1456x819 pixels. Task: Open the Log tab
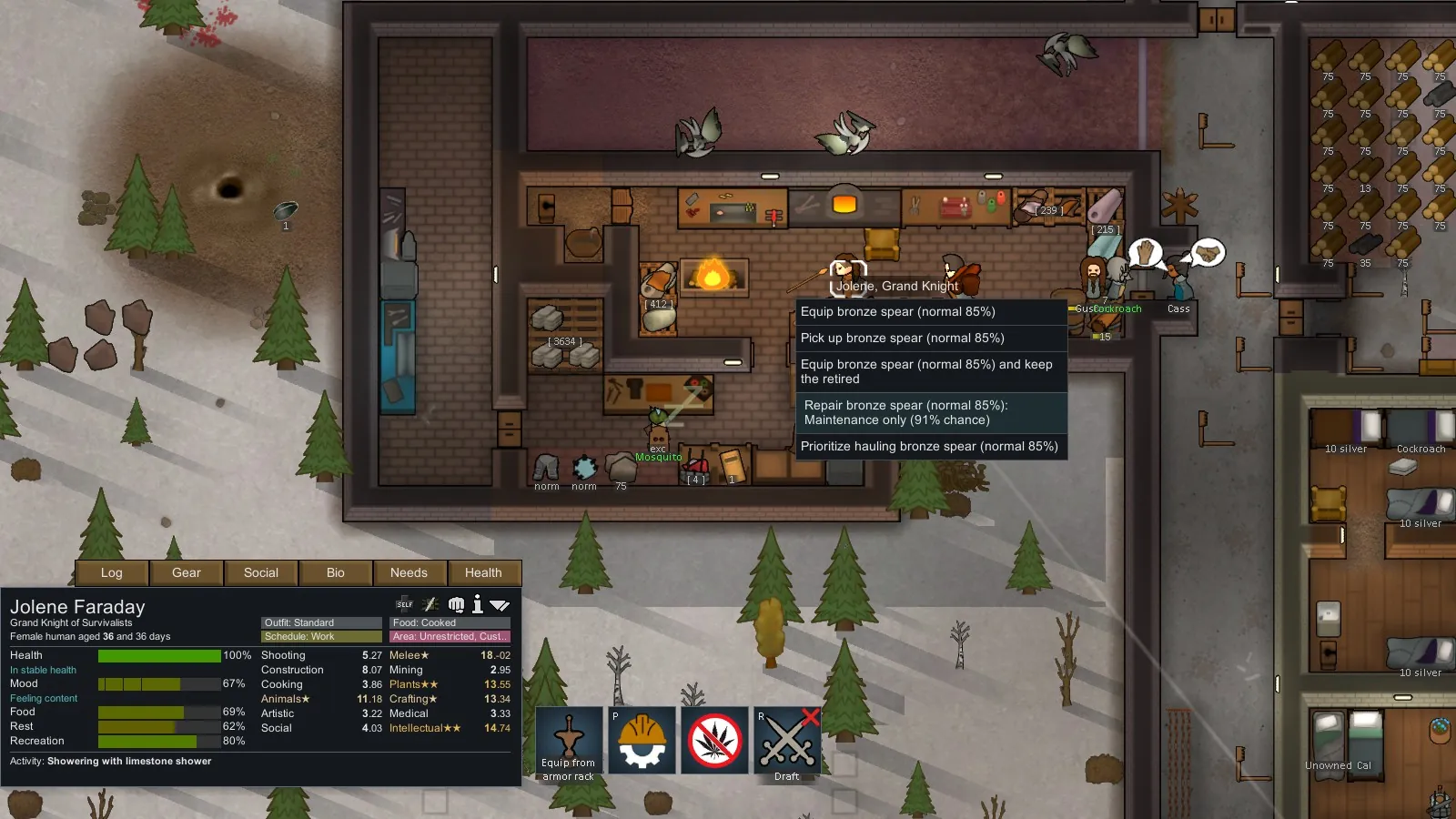[112, 572]
